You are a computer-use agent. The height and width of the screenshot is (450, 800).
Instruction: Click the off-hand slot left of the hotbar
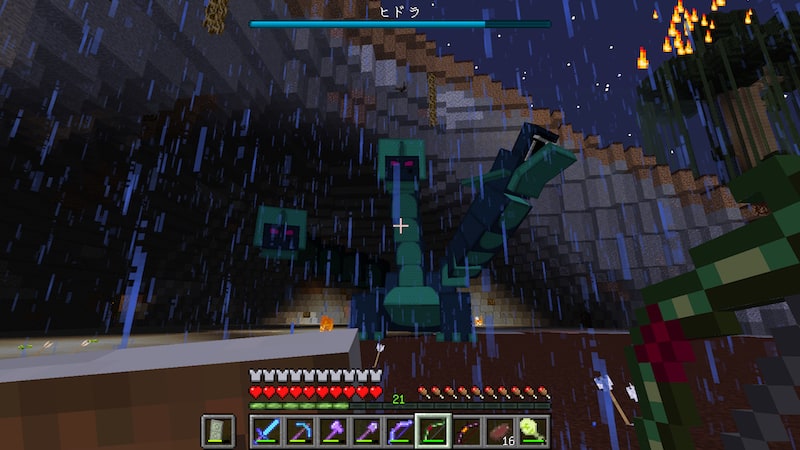click(x=218, y=430)
